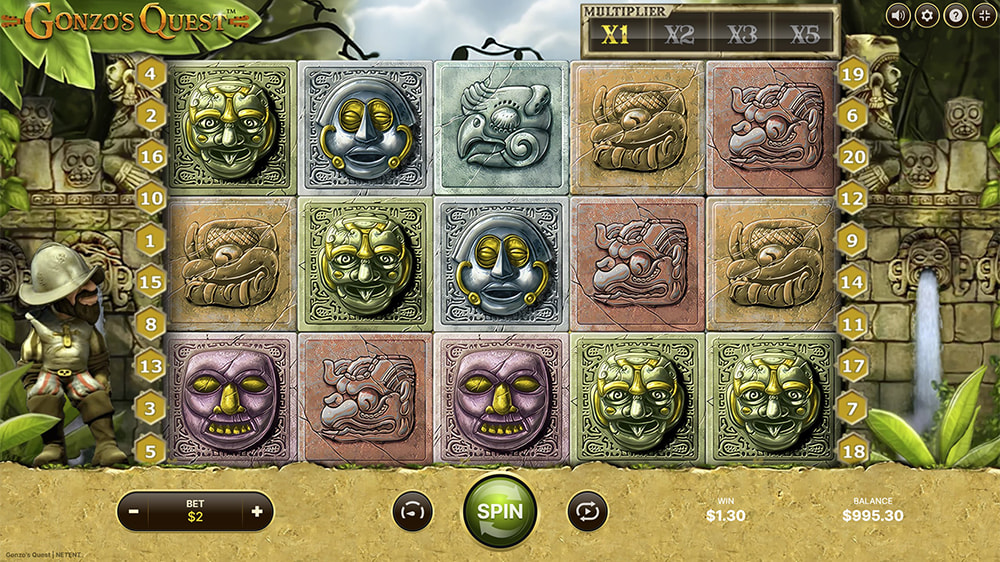Click the payline 1 hexagon marker
This screenshot has width=1000, height=562.
coord(151,240)
